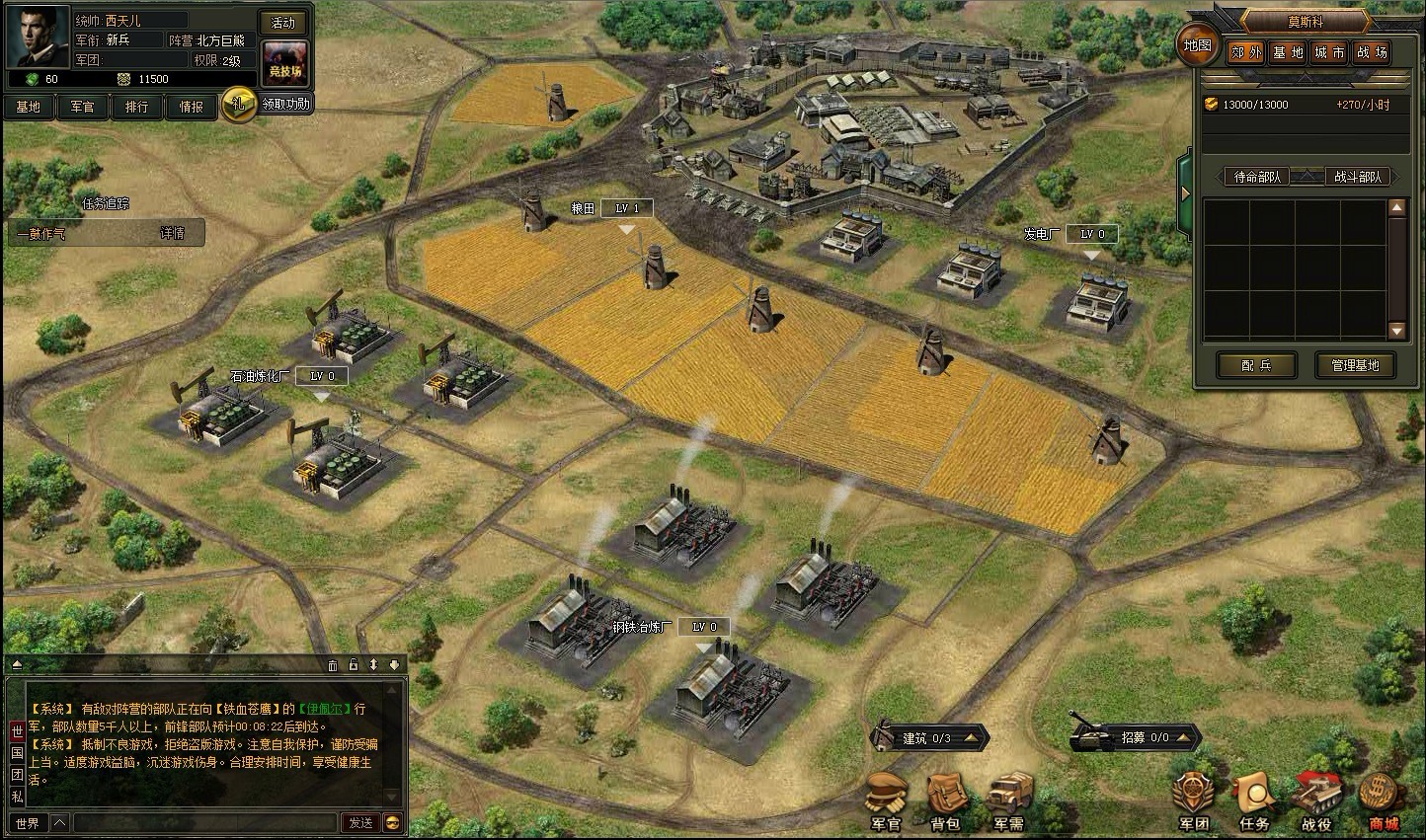Open the 情报 intelligence menu
The width and height of the screenshot is (1426, 840).
tap(191, 107)
